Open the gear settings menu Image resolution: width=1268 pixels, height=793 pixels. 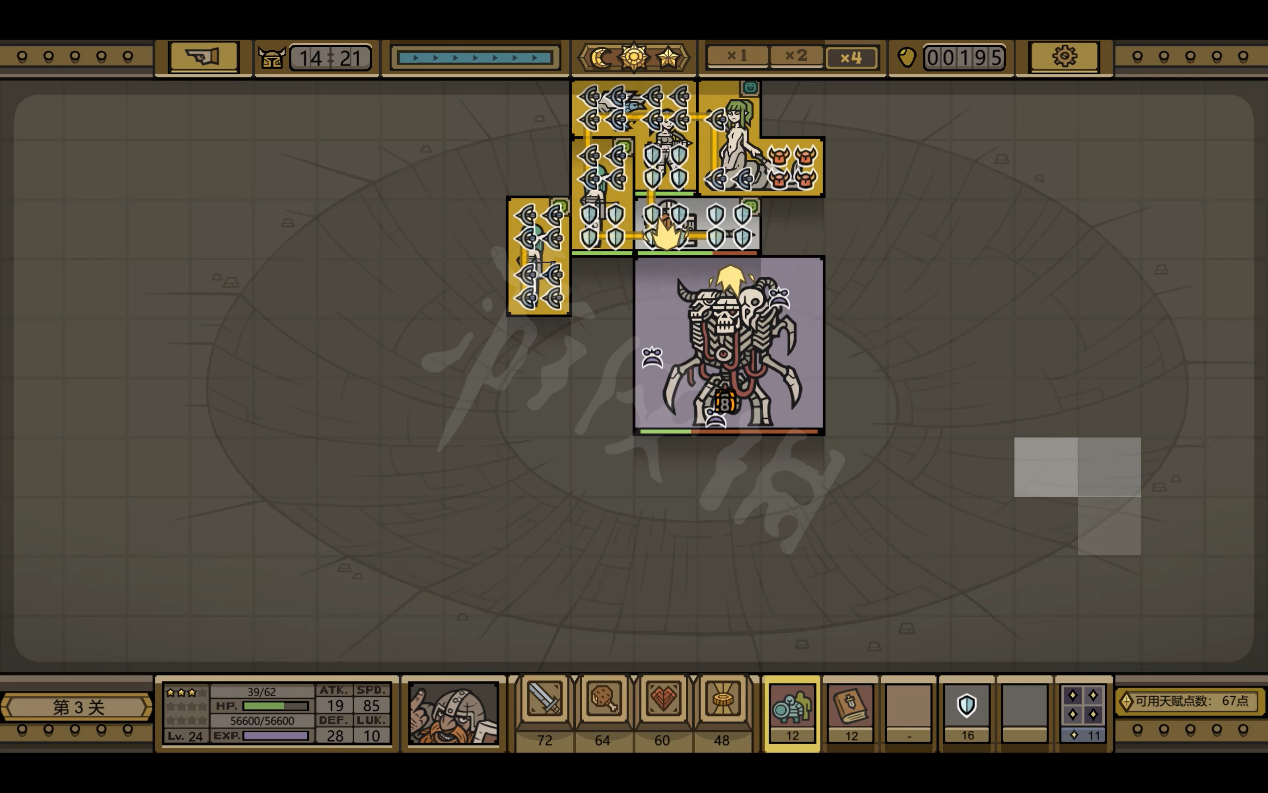click(1064, 57)
